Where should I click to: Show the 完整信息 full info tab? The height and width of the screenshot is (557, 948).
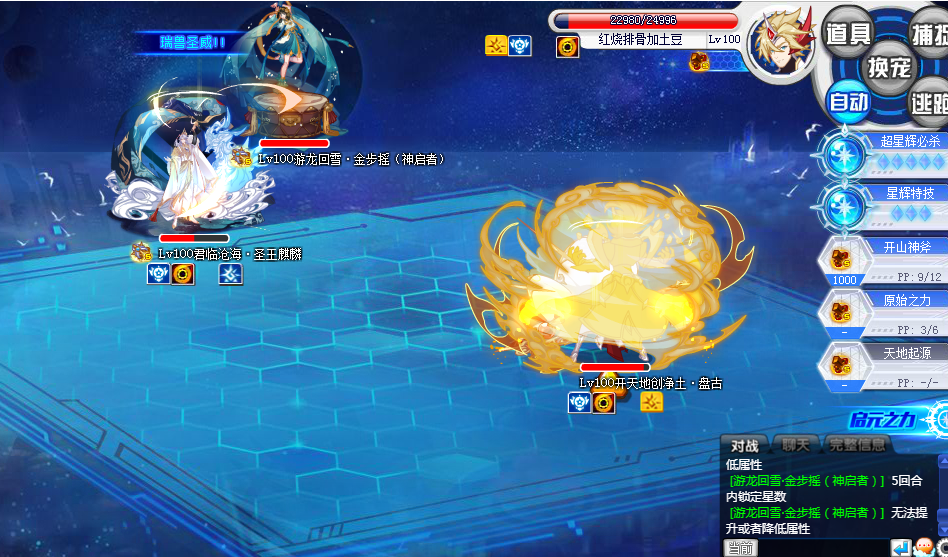(857, 445)
